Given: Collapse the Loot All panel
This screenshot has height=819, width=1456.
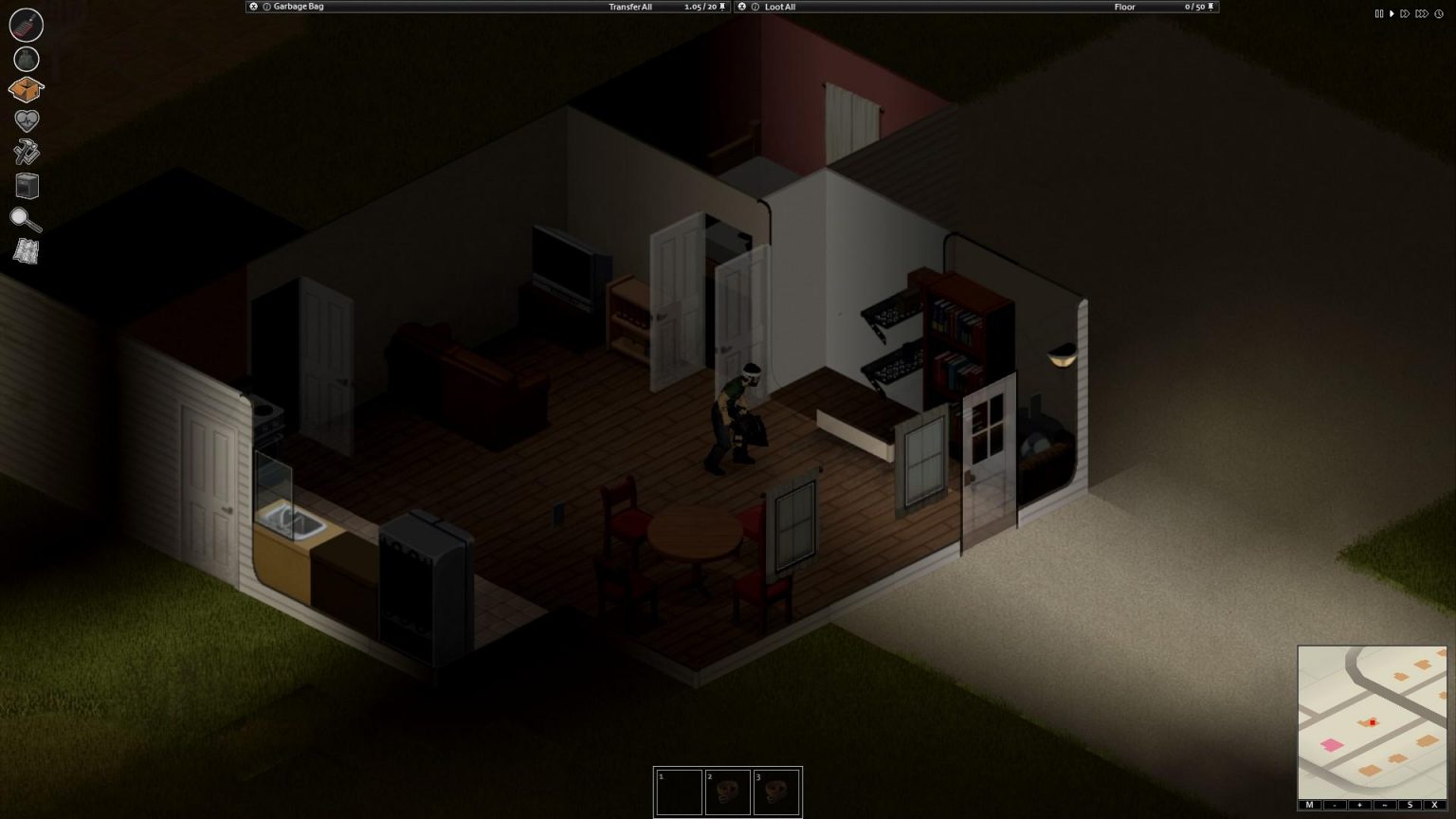Looking at the screenshot, I should tap(741, 7).
